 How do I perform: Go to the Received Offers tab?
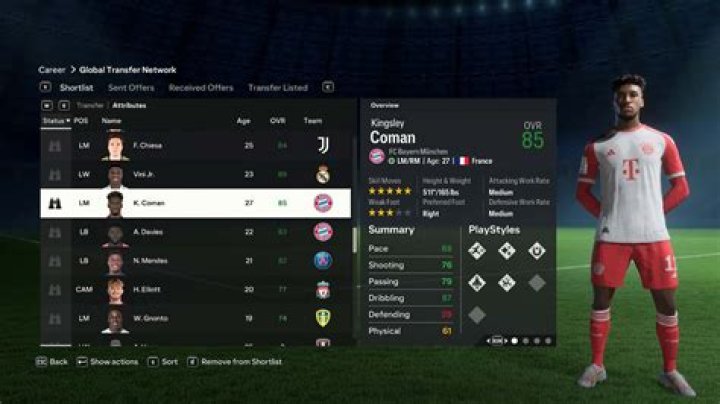tap(201, 88)
